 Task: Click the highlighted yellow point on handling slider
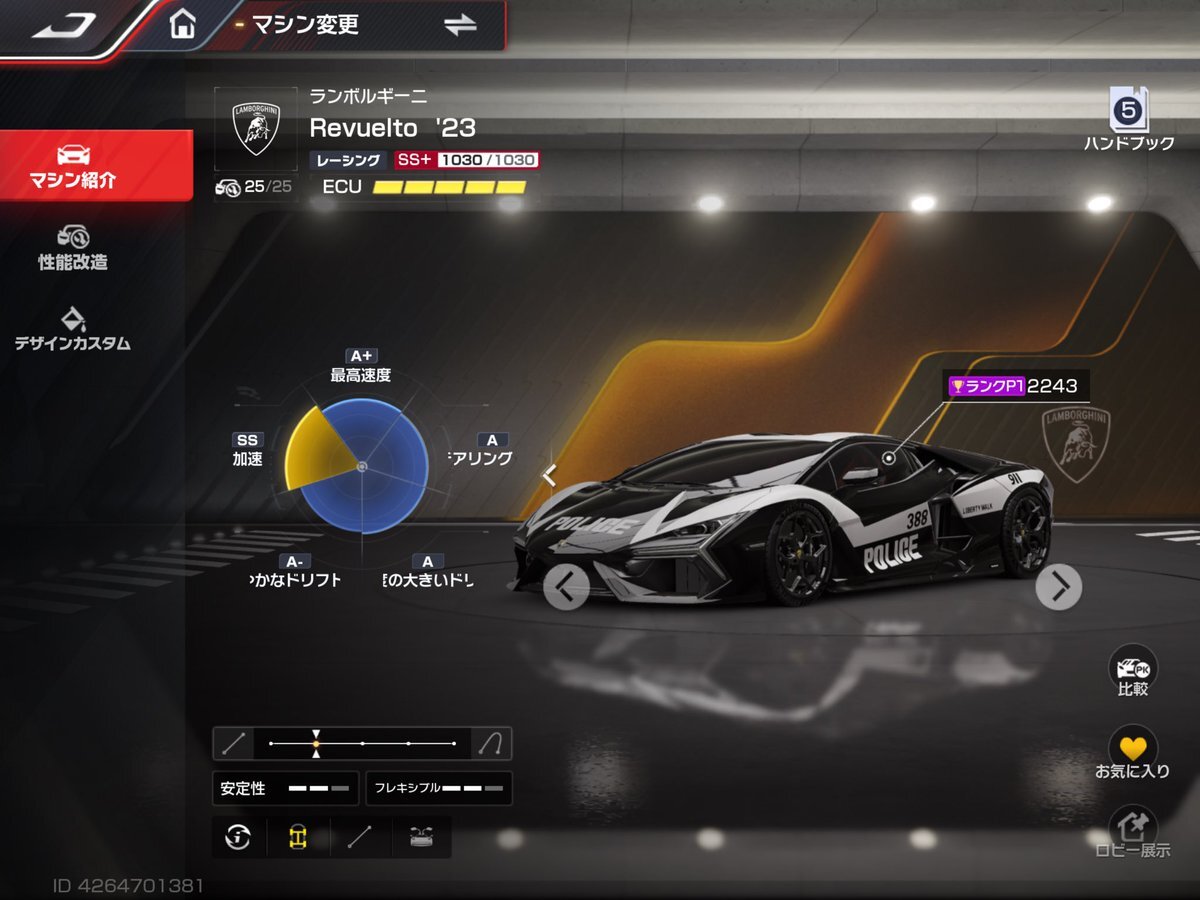click(x=316, y=744)
